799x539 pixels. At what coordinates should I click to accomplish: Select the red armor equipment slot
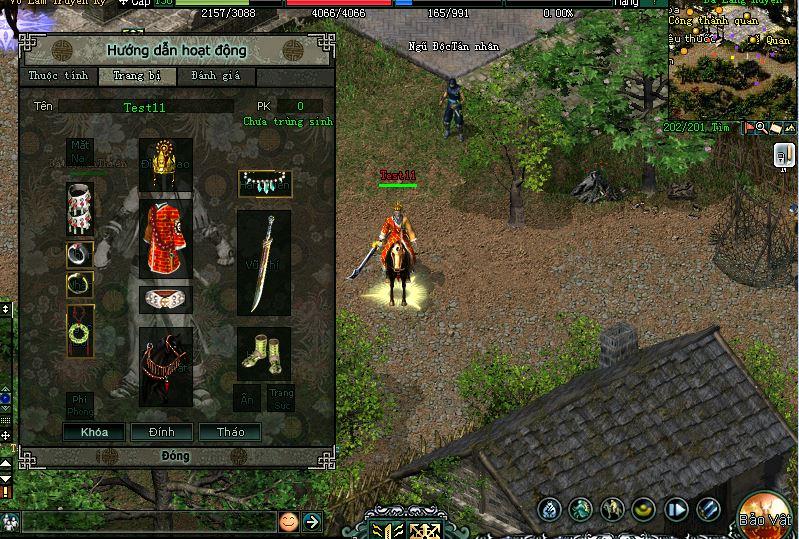(165, 239)
